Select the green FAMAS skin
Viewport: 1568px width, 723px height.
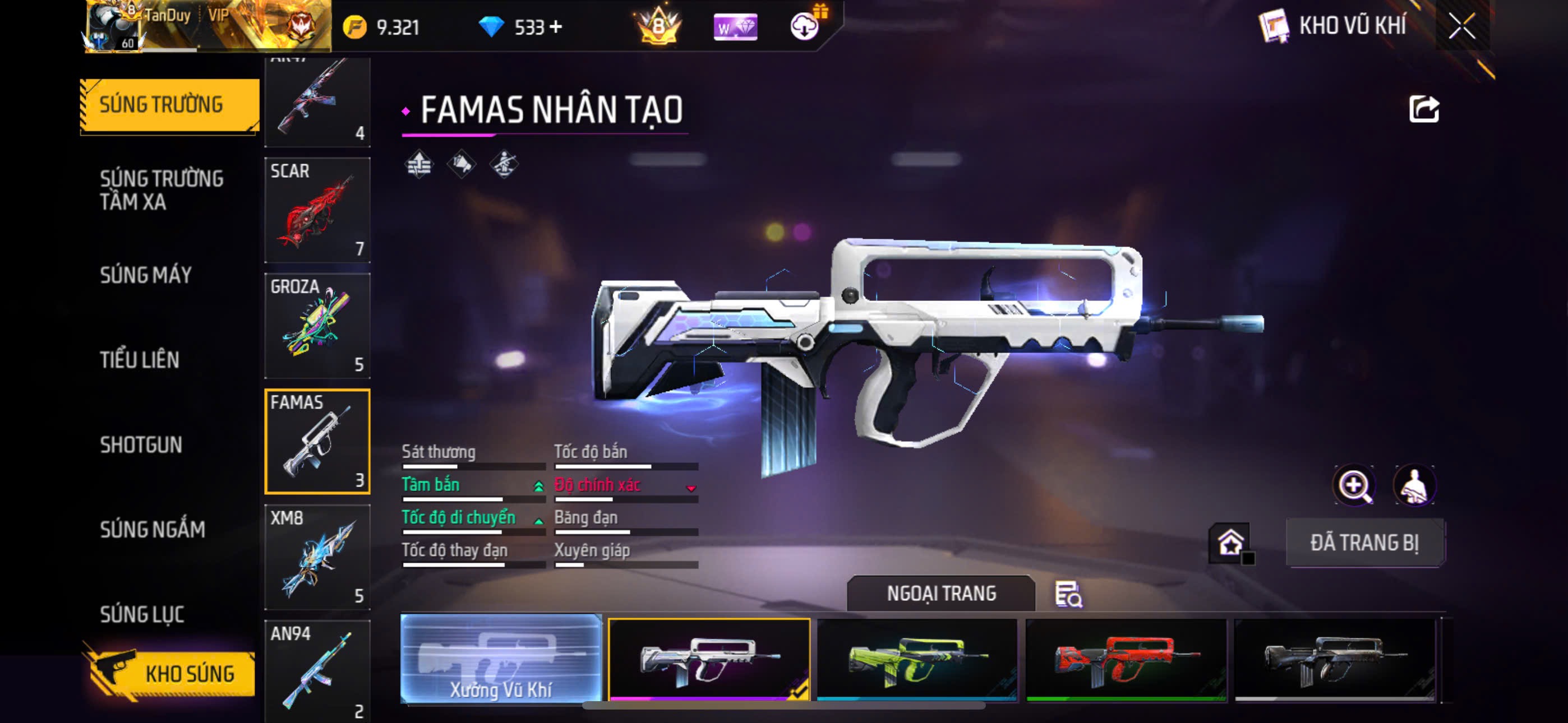point(917,660)
